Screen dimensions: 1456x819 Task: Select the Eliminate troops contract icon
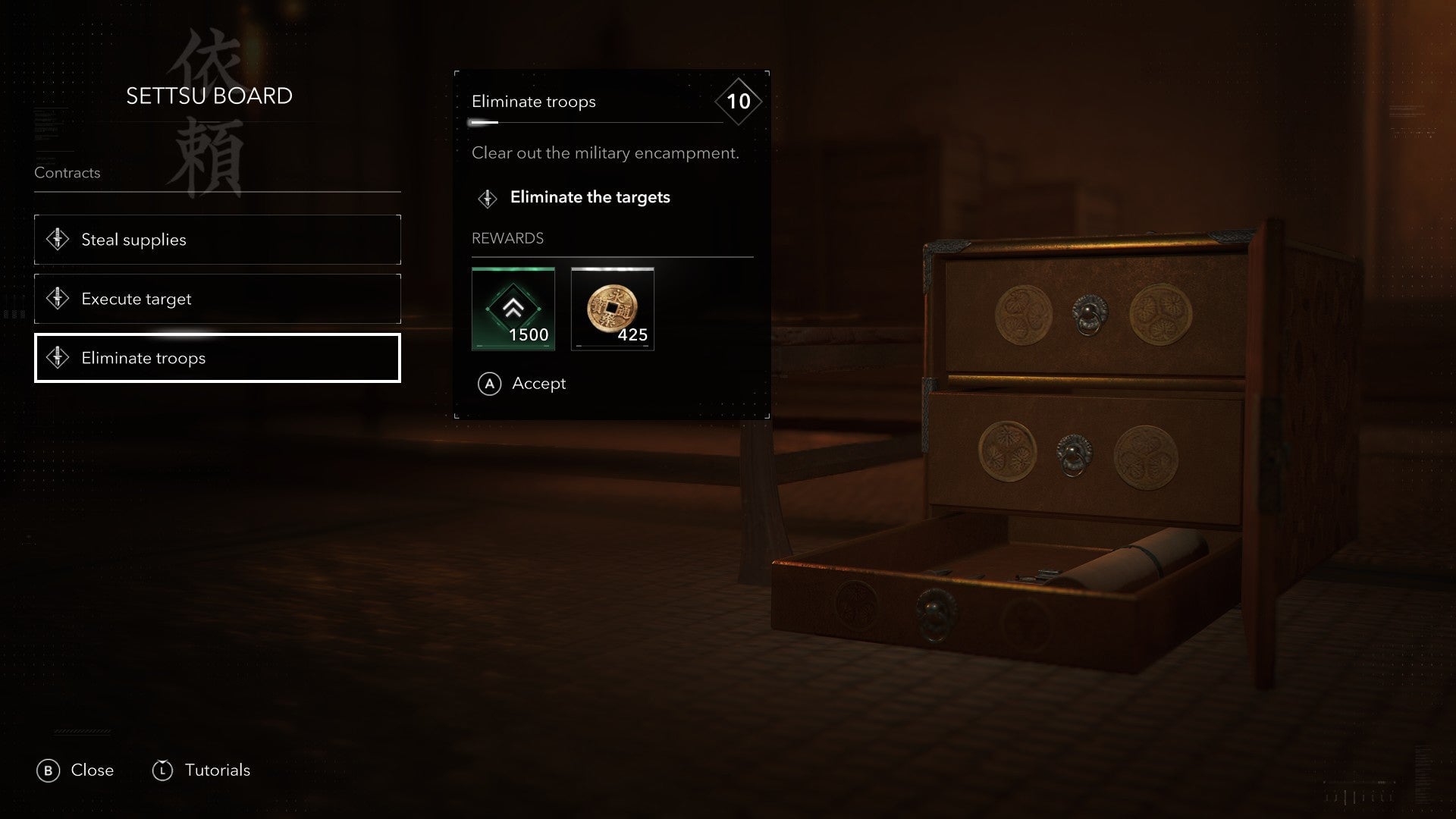59,358
